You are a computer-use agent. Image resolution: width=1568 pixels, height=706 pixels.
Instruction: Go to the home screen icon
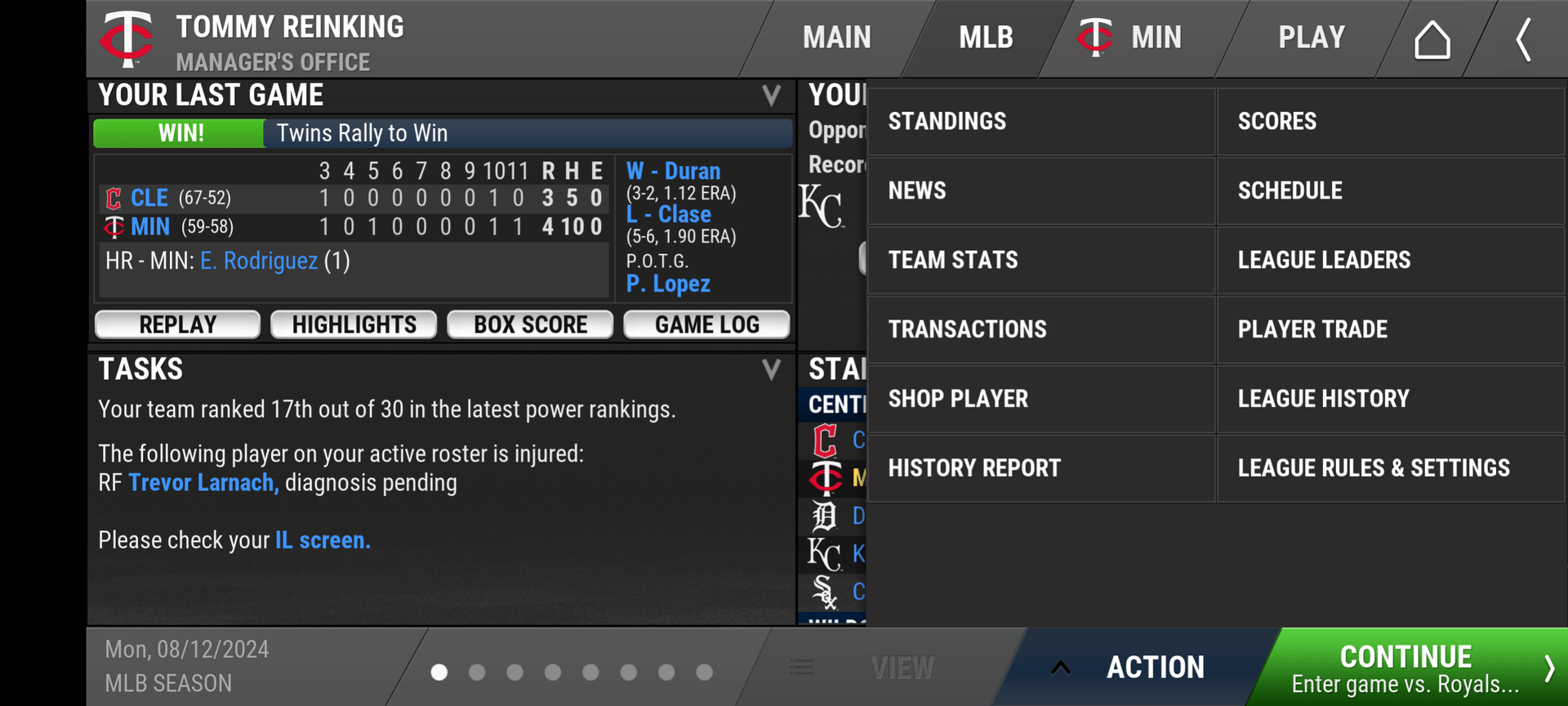point(1432,39)
